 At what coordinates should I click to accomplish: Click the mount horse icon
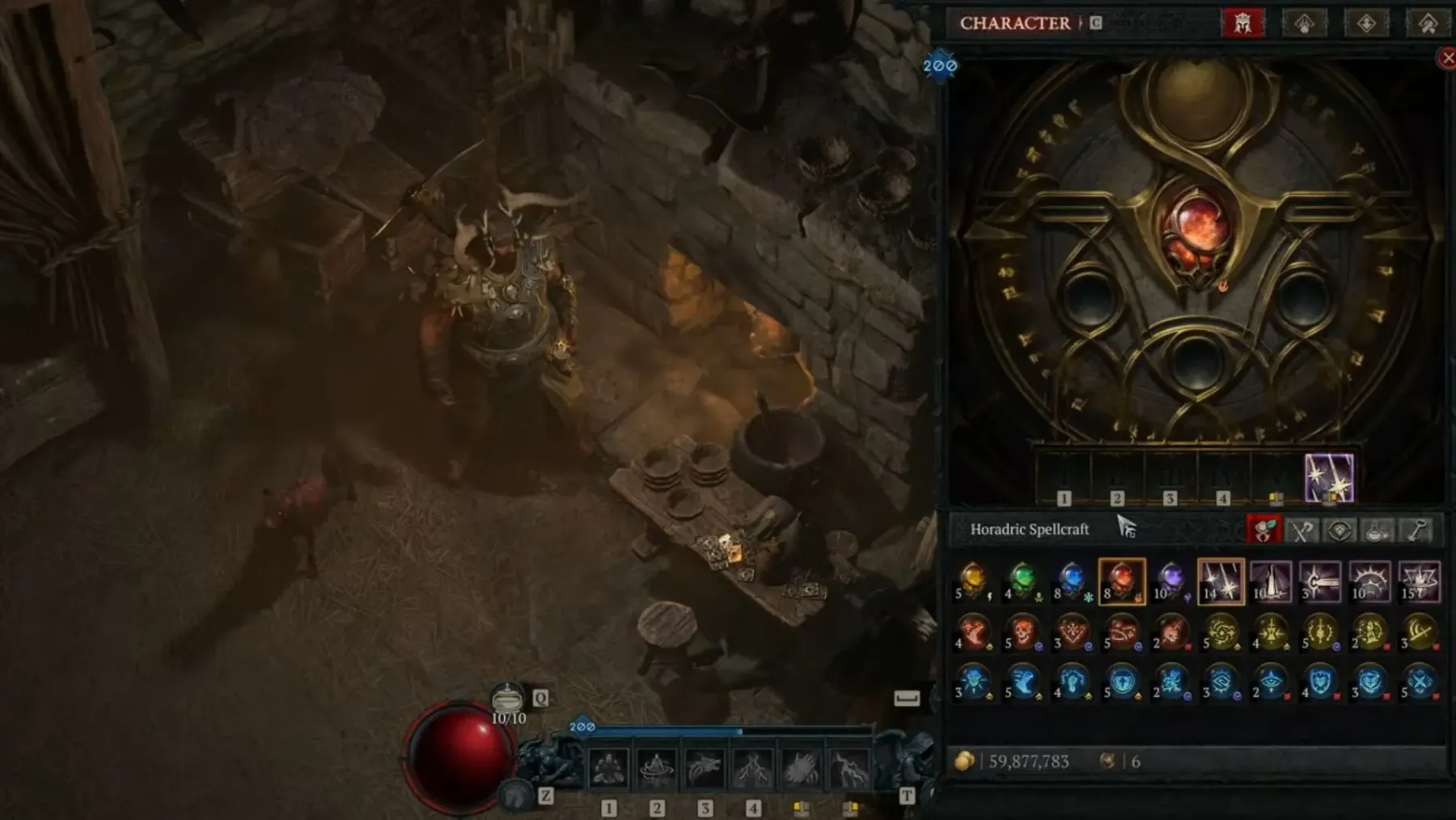coord(514,796)
